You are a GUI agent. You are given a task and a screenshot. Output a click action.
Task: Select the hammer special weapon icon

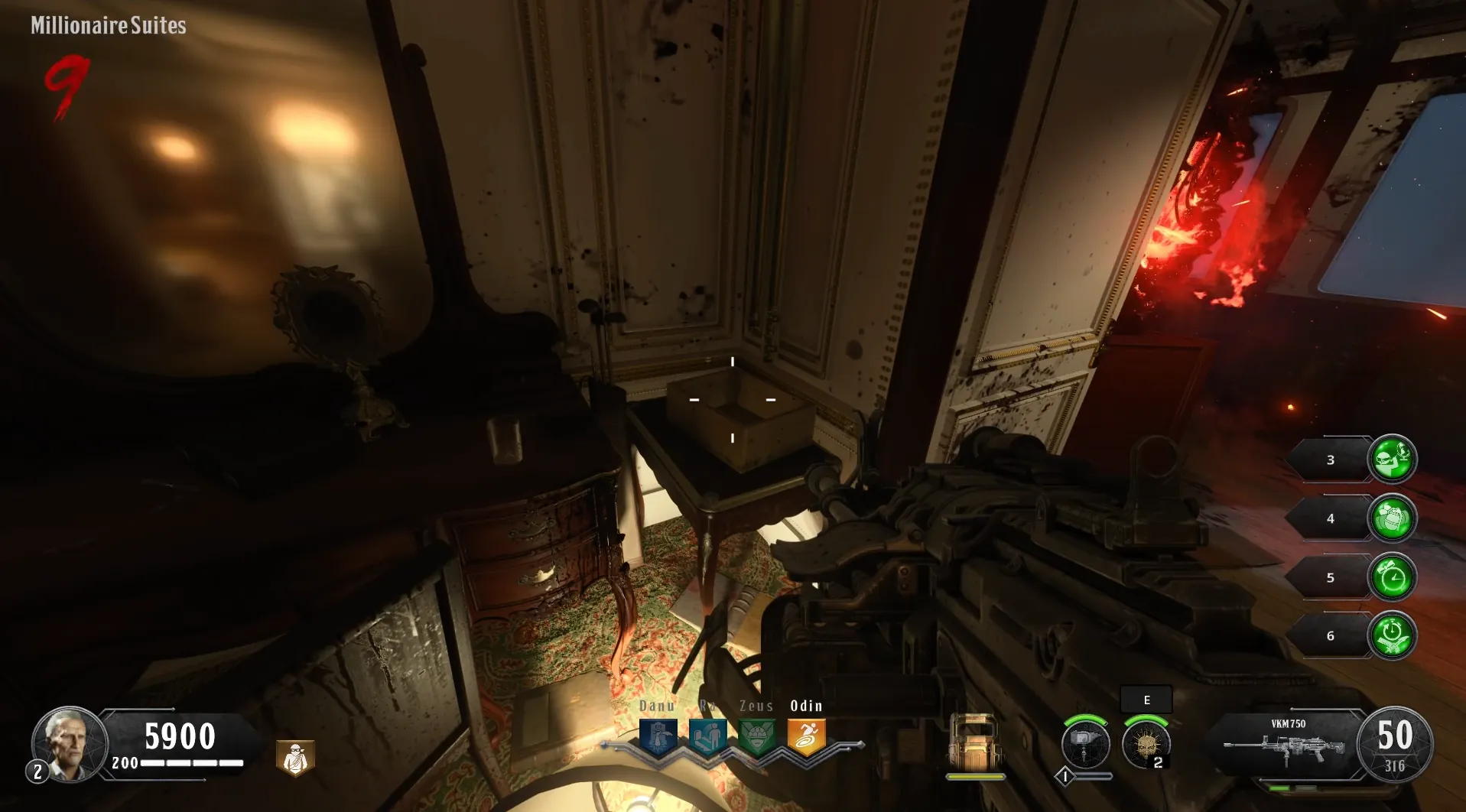pos(1085,743)
